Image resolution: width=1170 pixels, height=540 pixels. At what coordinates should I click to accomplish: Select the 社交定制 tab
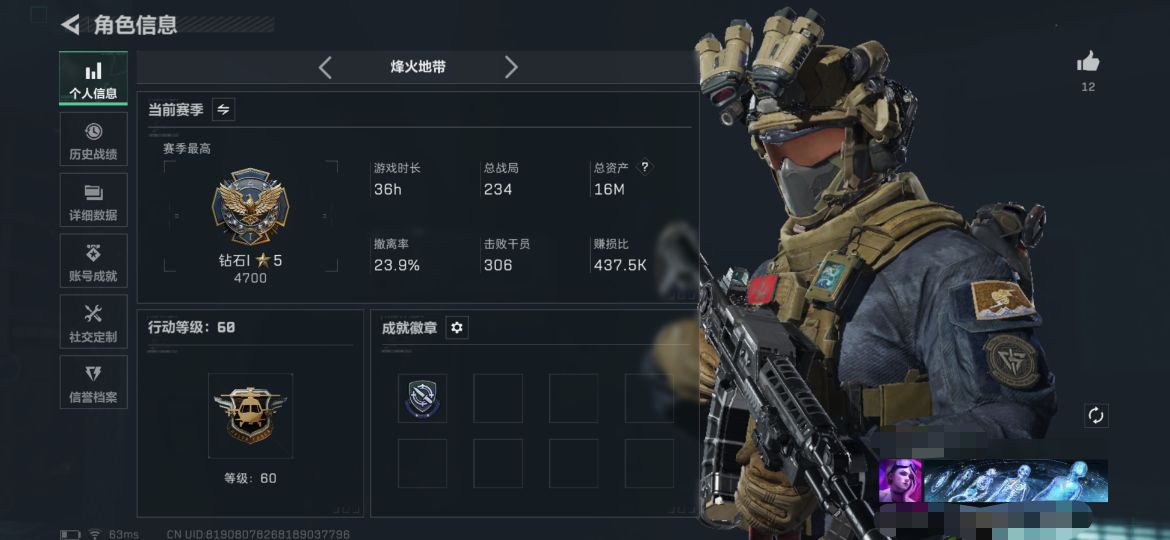click(x=93, y=323)
